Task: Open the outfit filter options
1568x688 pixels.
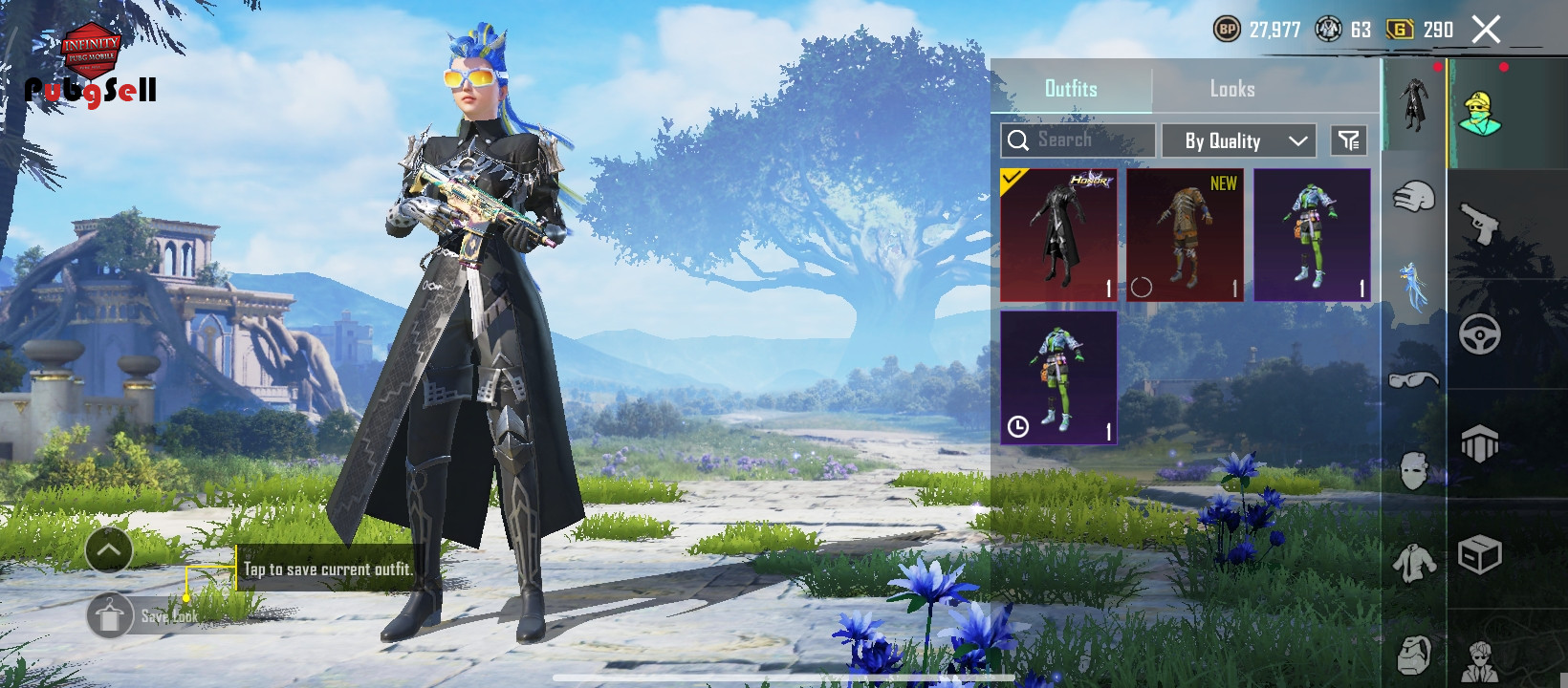Action: [x=1348, y=140]
